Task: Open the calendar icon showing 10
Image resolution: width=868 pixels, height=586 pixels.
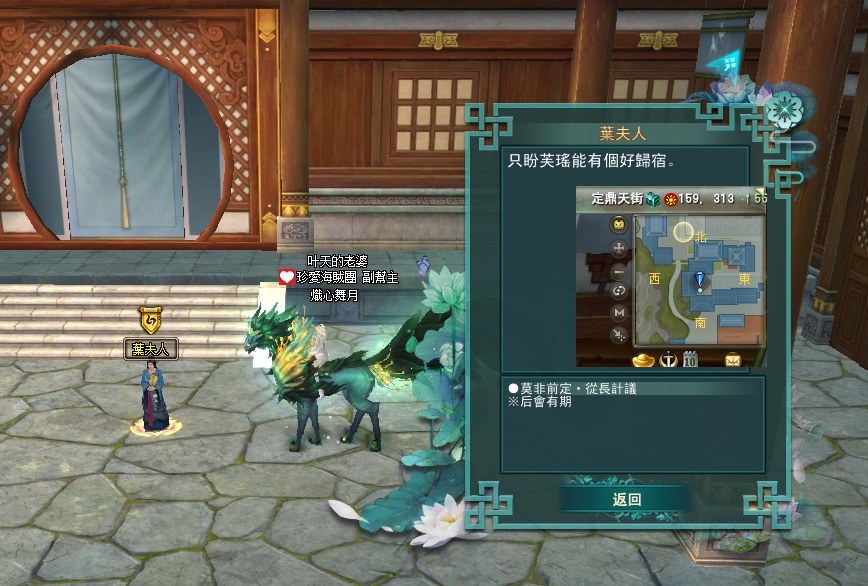Action: [x=690, y=358]
